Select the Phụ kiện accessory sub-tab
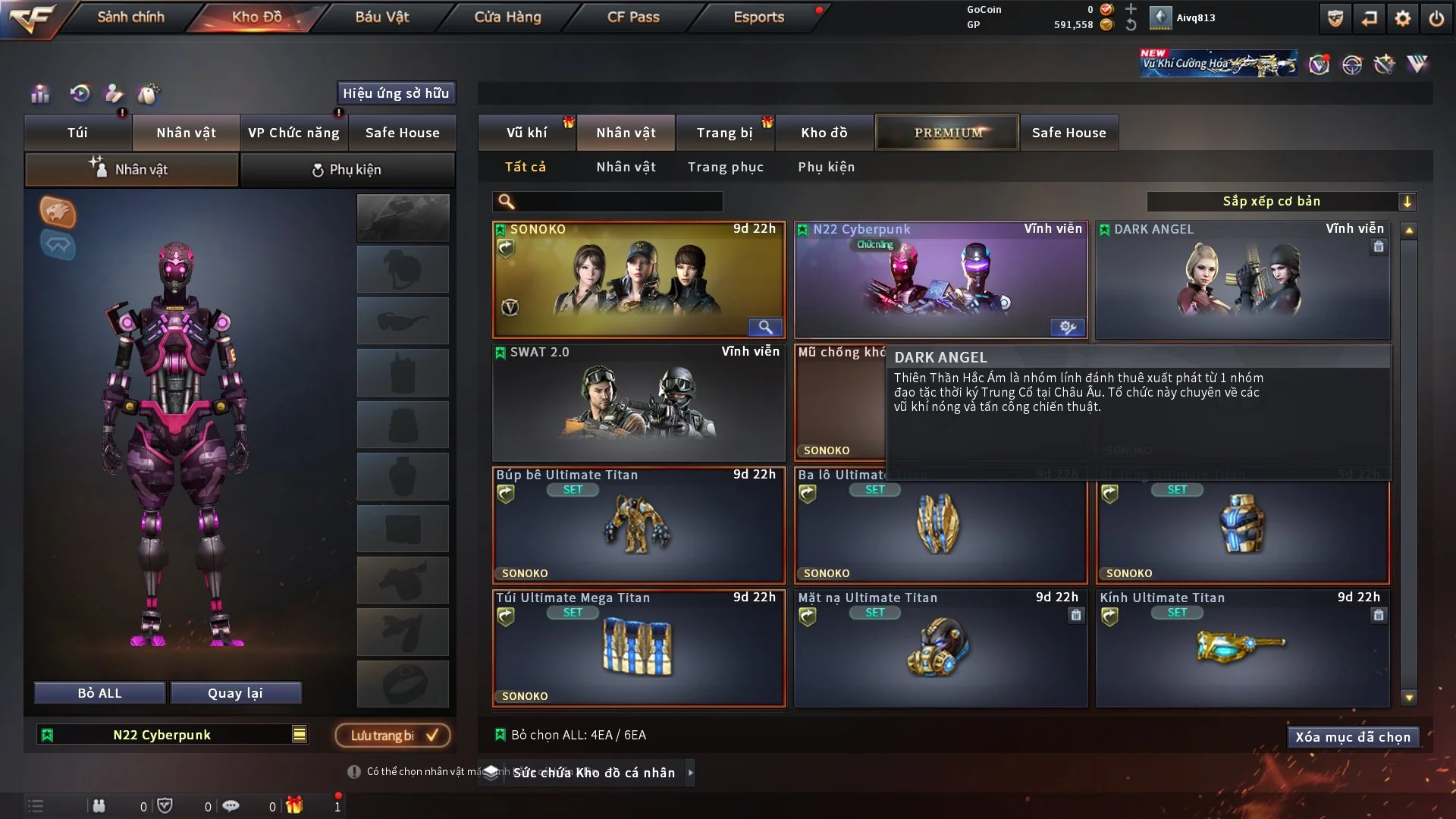This screenshot has width=1456, height=819. (x=347, y=170)
